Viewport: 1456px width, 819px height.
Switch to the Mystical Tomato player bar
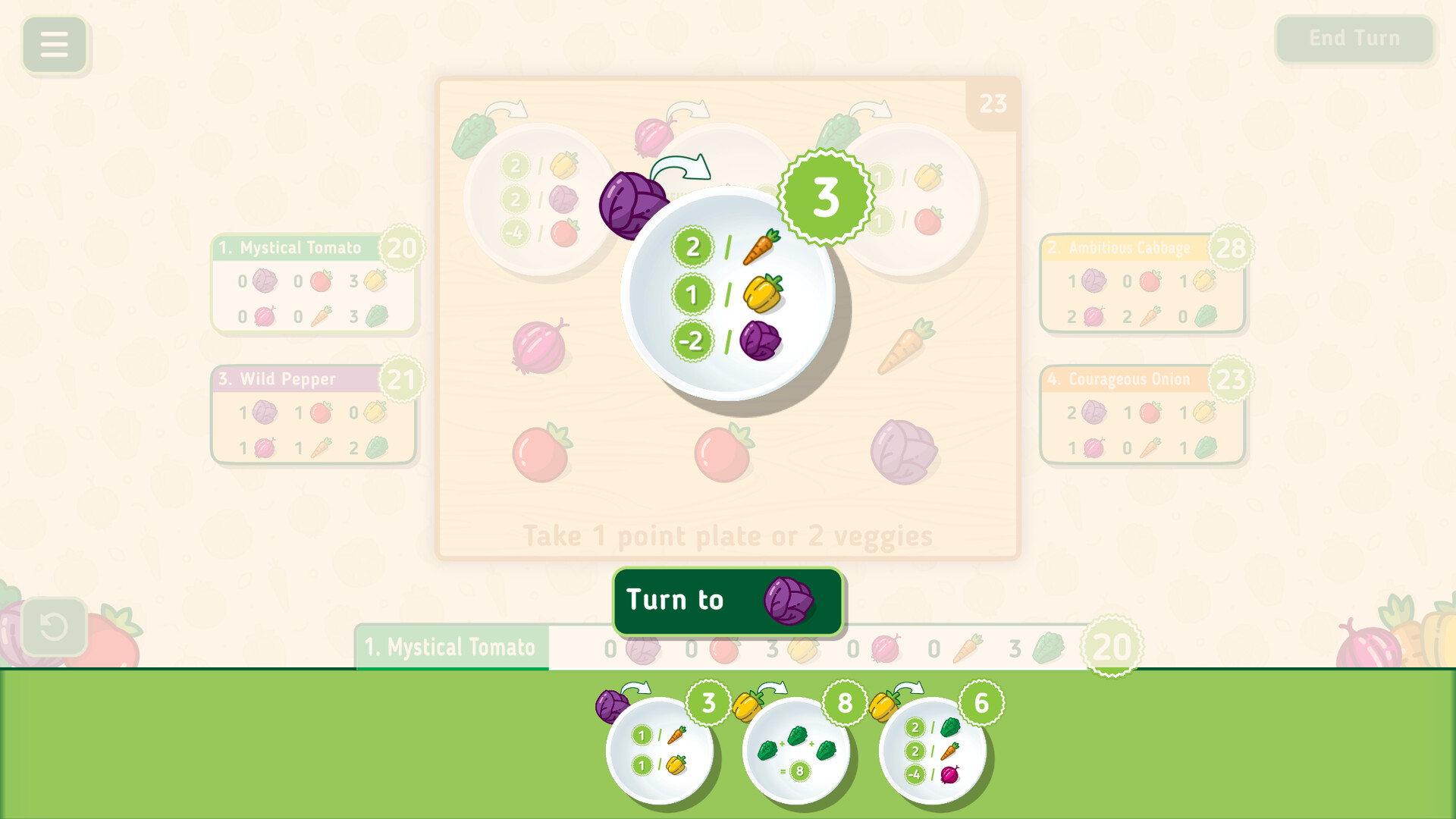pyautogui.click(x=450, y=647)
